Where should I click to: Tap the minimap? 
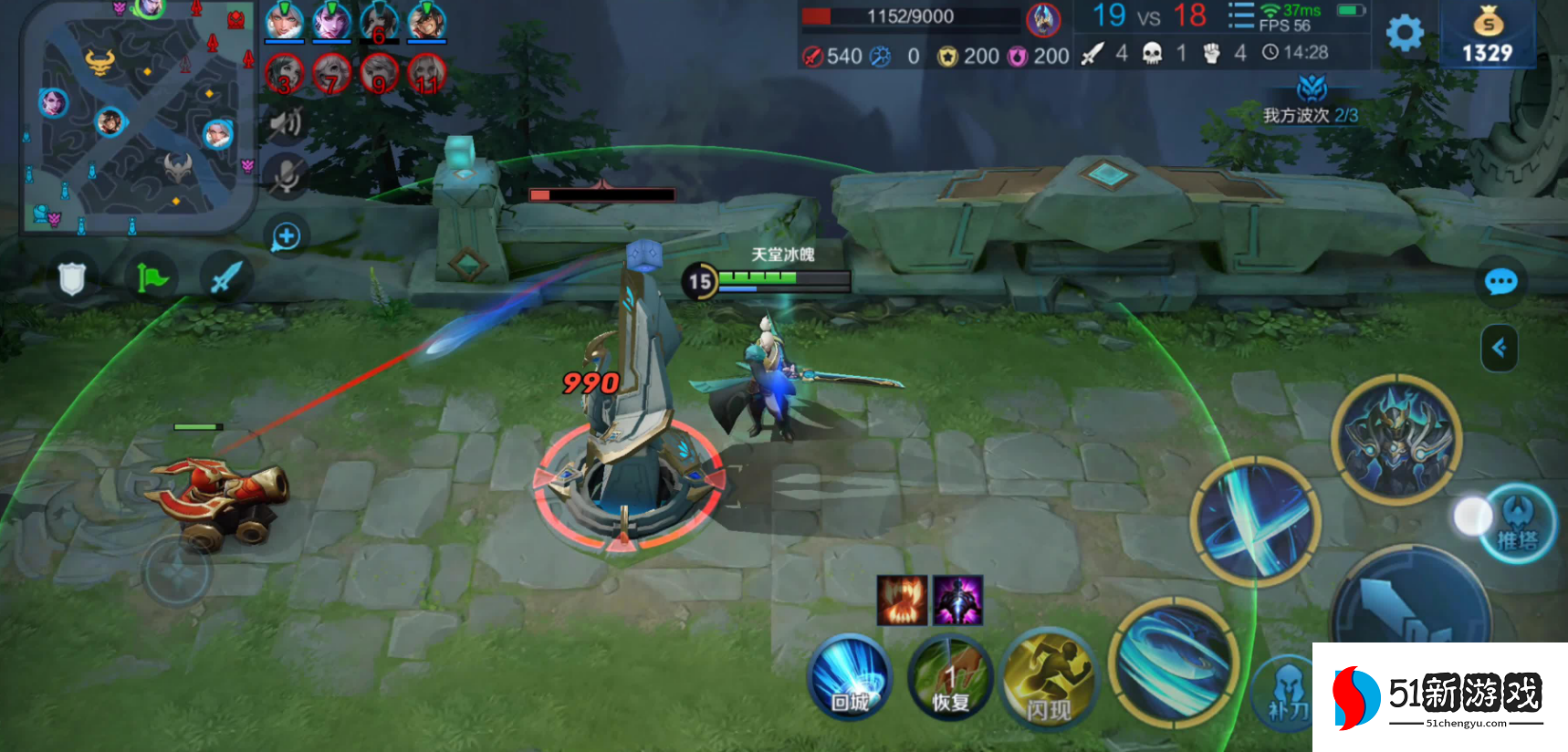(137, 117)
